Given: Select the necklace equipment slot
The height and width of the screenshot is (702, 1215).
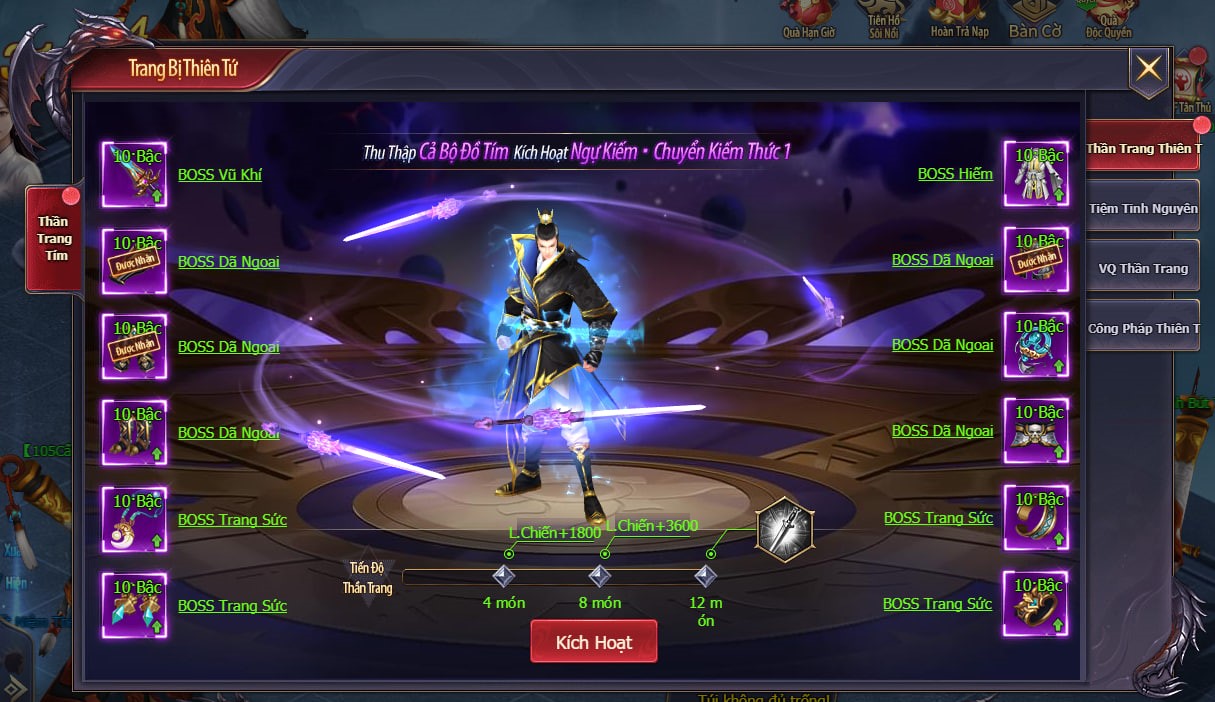Looking at the screenshot, I should [134, 519].
